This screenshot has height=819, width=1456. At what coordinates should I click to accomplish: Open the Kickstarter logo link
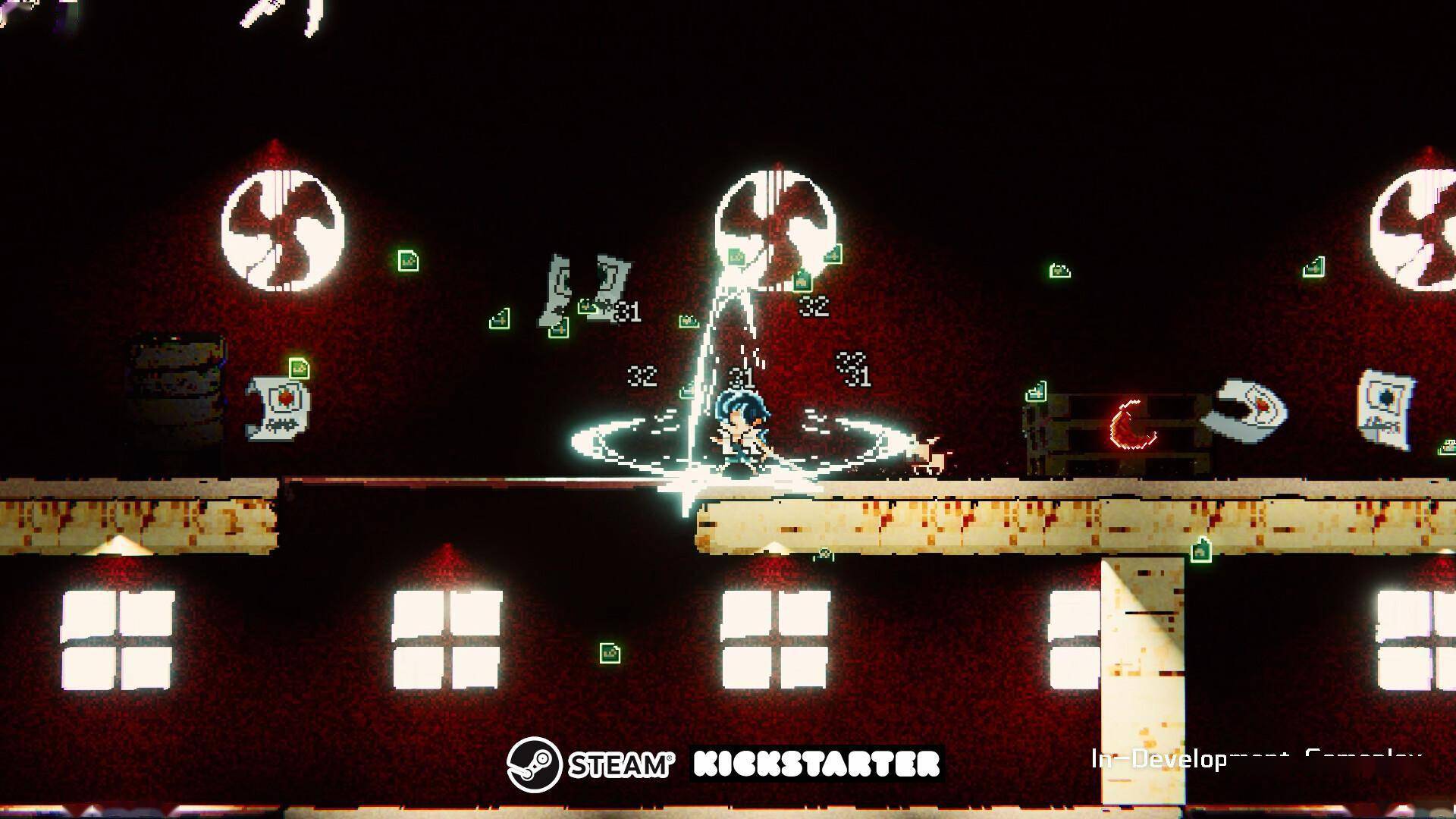pos(817,764)
